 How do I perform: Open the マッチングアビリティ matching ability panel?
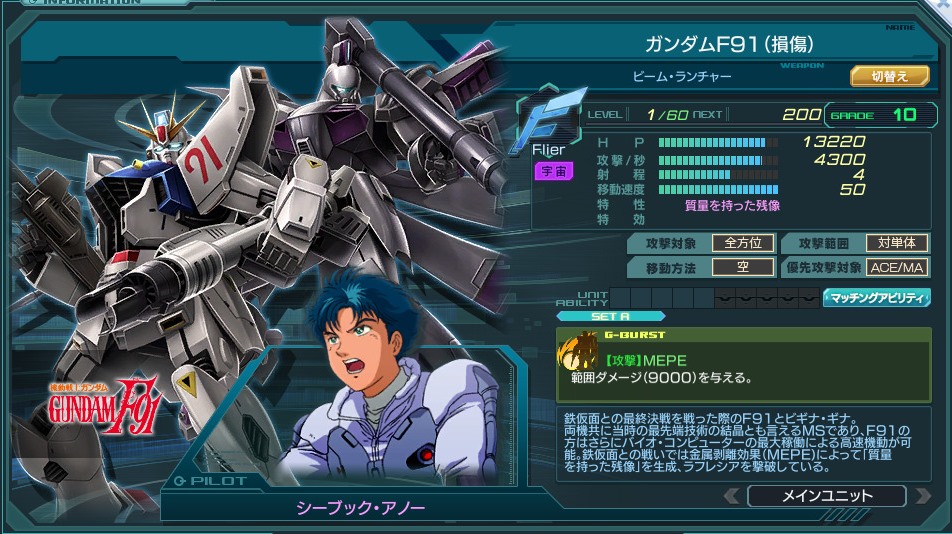click(x=876, y=298)
